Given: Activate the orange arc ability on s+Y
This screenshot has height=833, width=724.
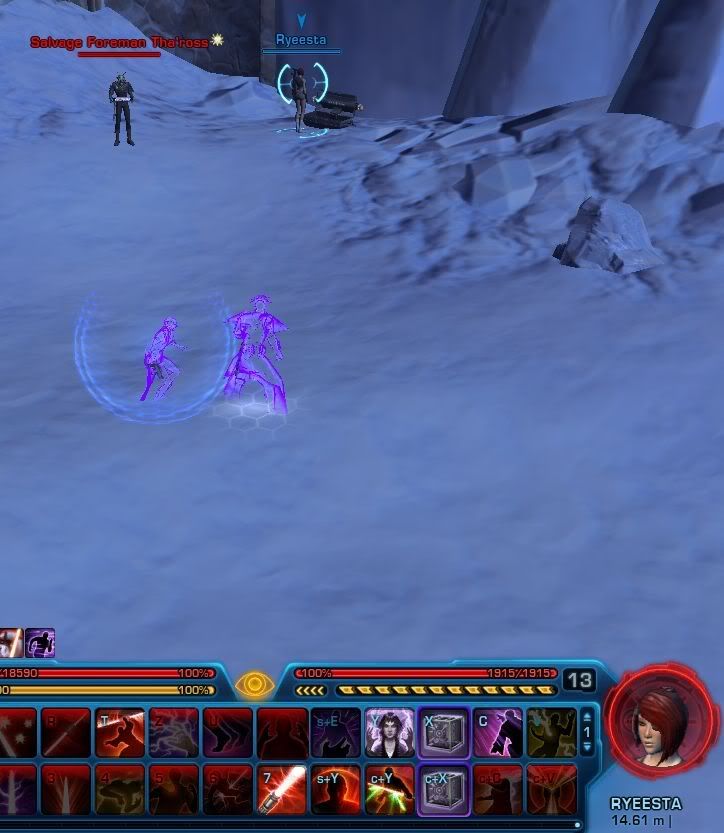Looking at the screenshot, I should click(336, 789).
